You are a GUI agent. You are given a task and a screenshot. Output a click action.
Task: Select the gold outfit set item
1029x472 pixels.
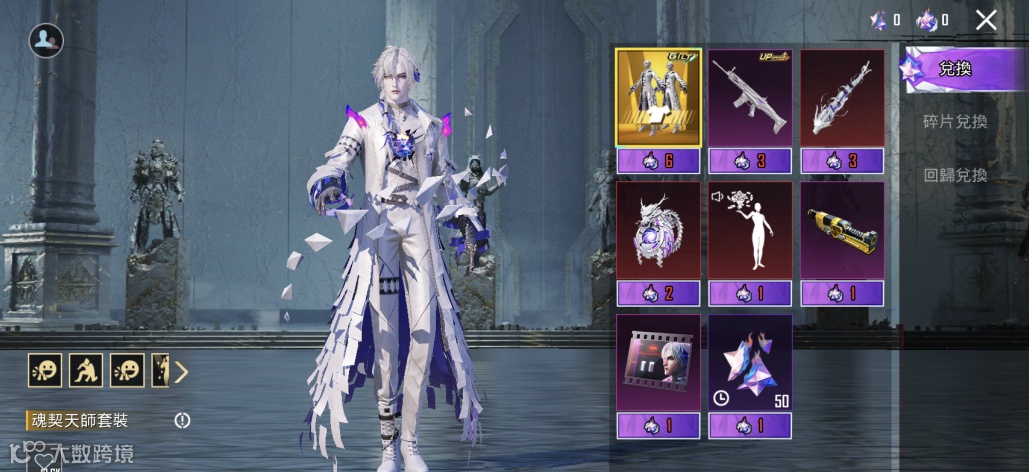click(x=658, y=98)
